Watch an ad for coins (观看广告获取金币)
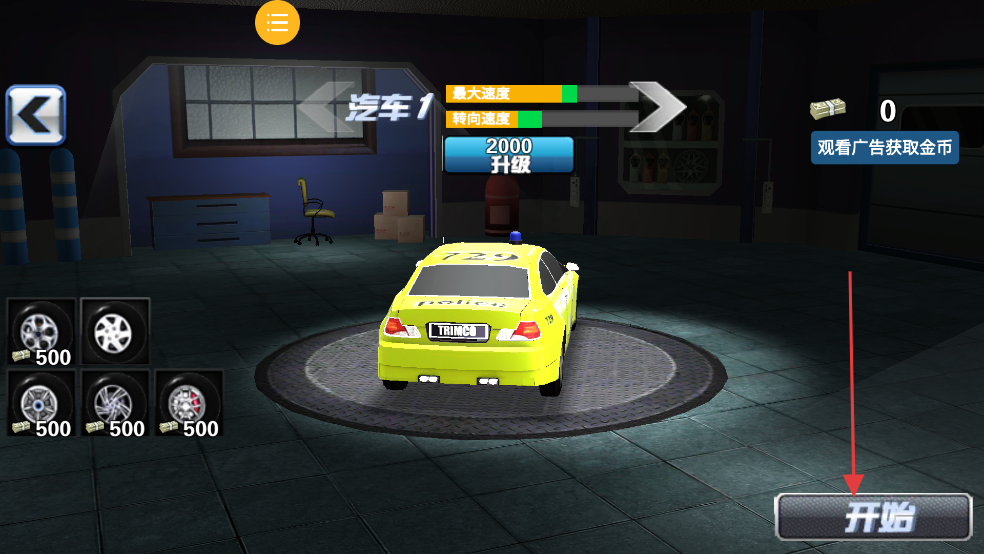 point(884,148)
